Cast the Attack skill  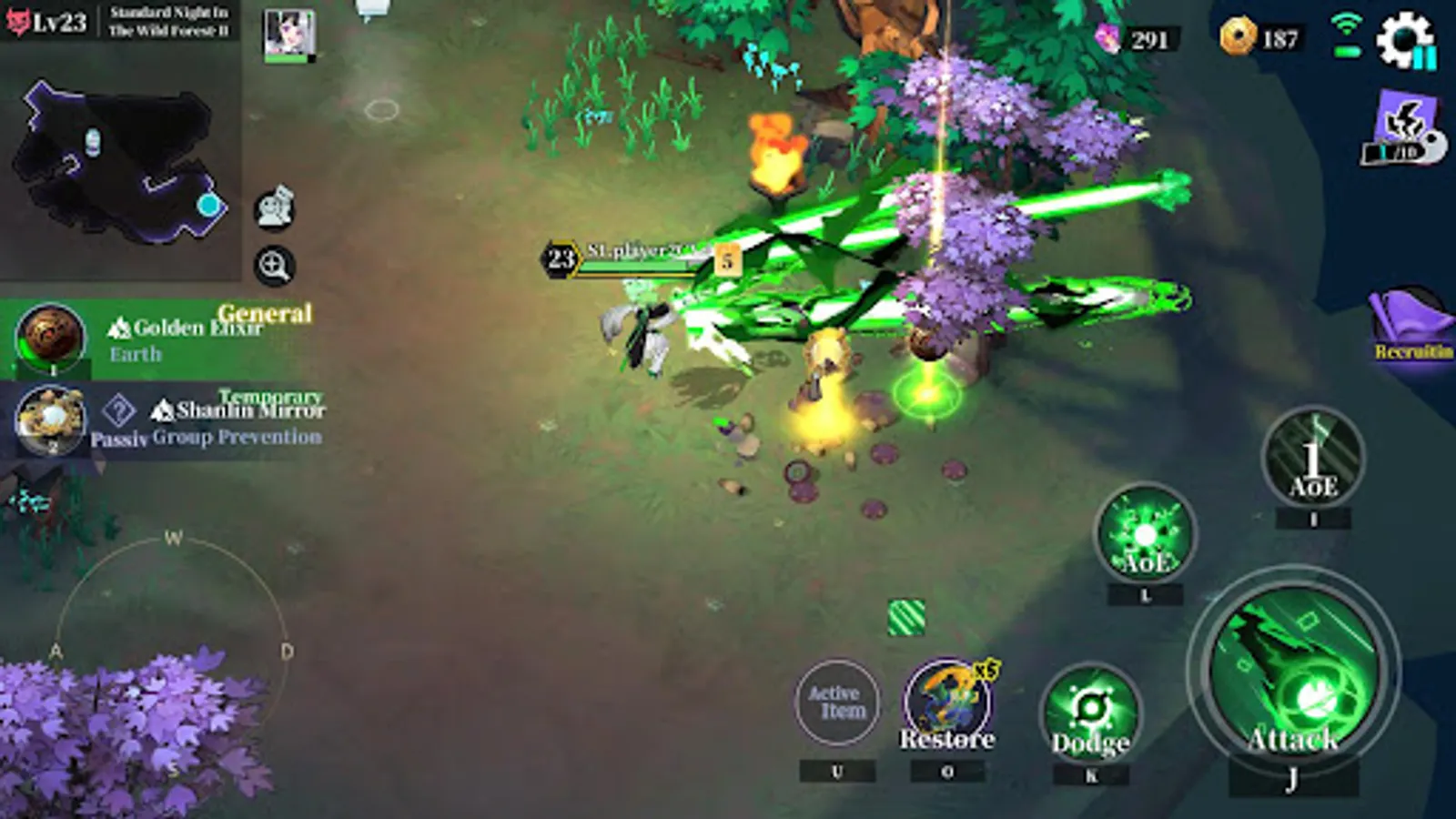[1294, 678]
